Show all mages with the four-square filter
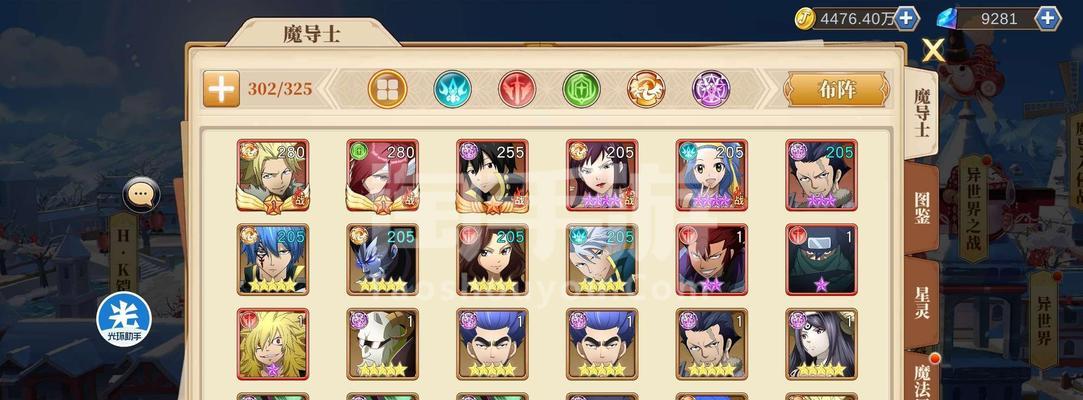Image resolution: width=1083 pixels, height=400 pixels. 387,89
